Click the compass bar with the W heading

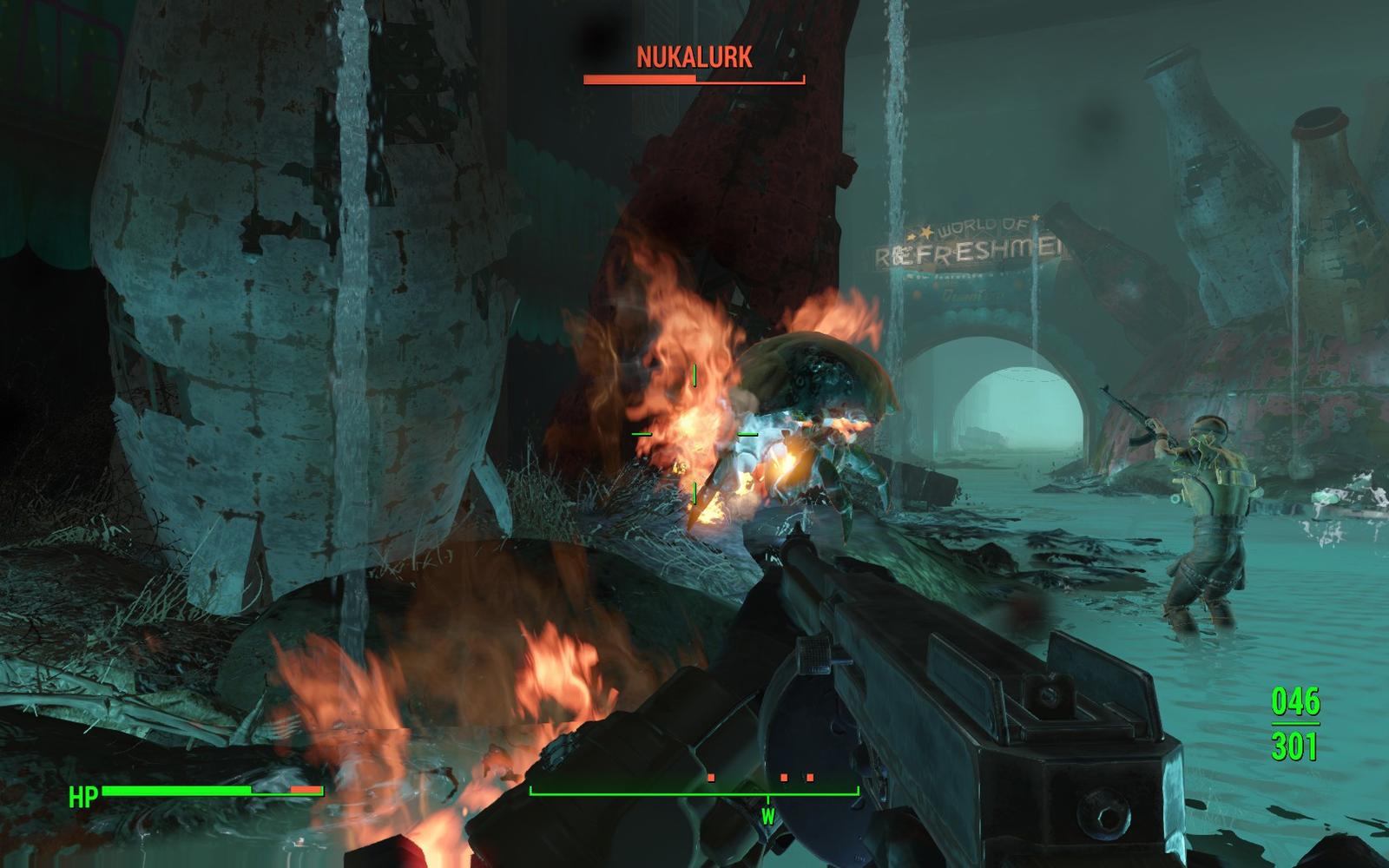tap(694, 793)
